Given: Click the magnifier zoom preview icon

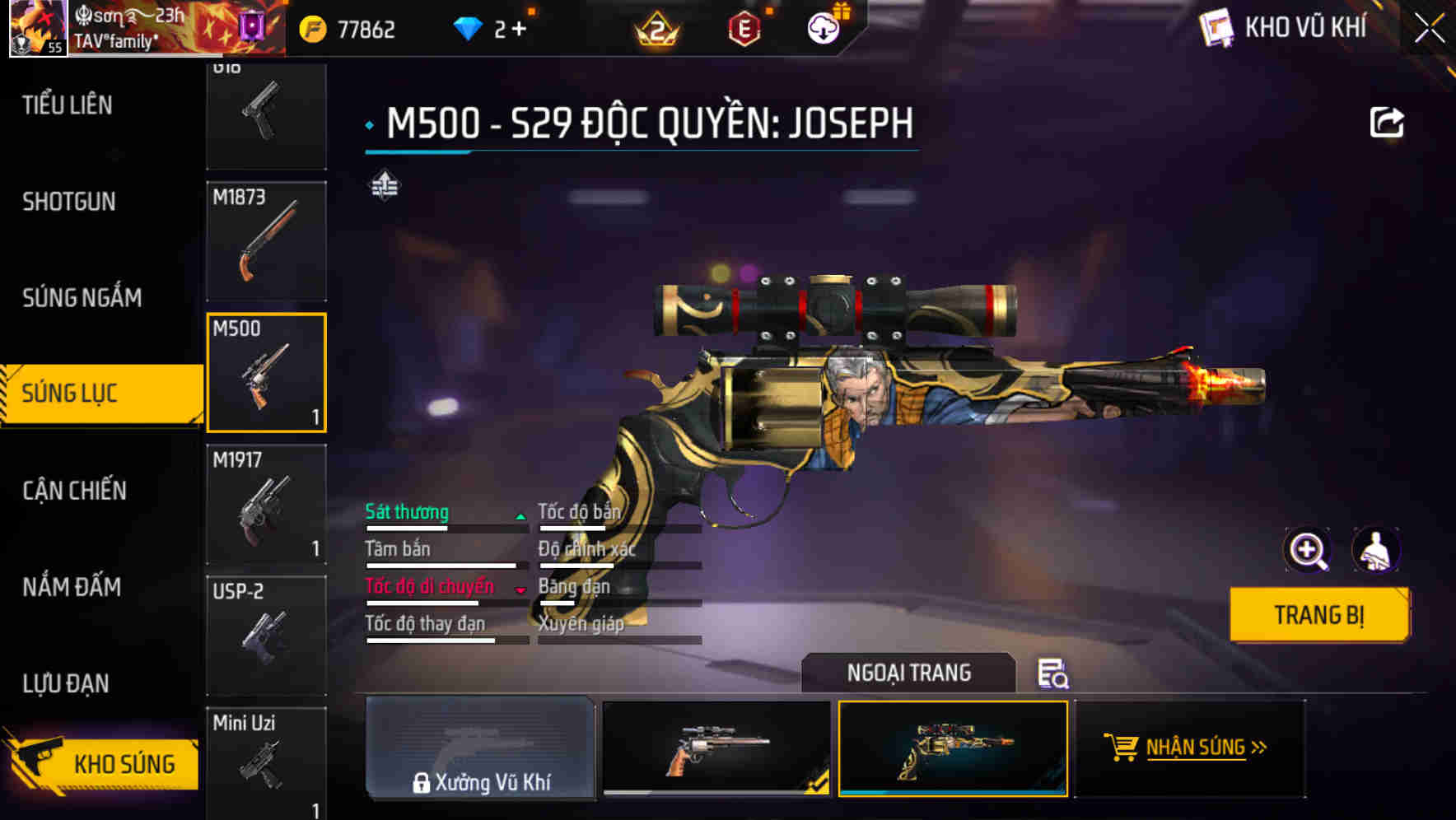Looking at the screenshot, I should 1306,550.
